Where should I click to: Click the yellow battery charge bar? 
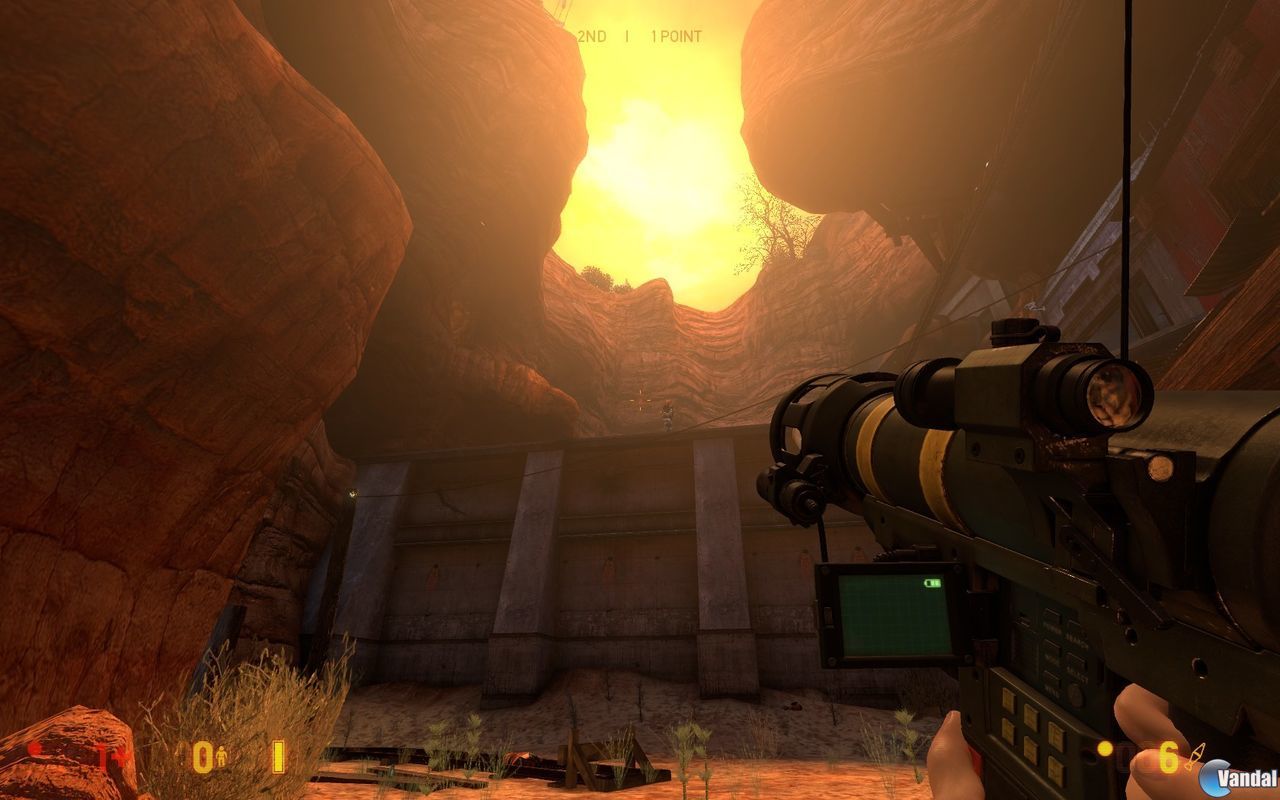tap(279, 755)
